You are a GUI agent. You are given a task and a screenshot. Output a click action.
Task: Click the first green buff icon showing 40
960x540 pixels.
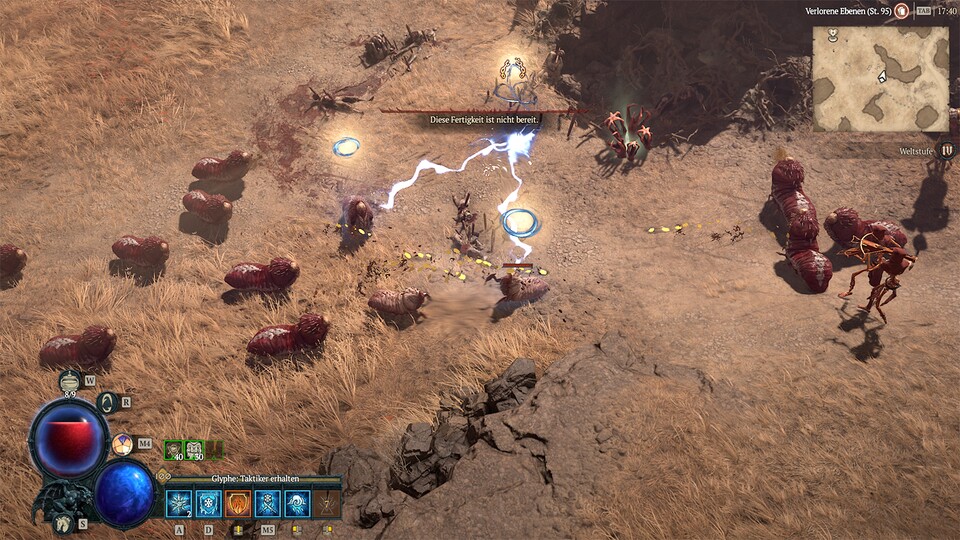173,451
